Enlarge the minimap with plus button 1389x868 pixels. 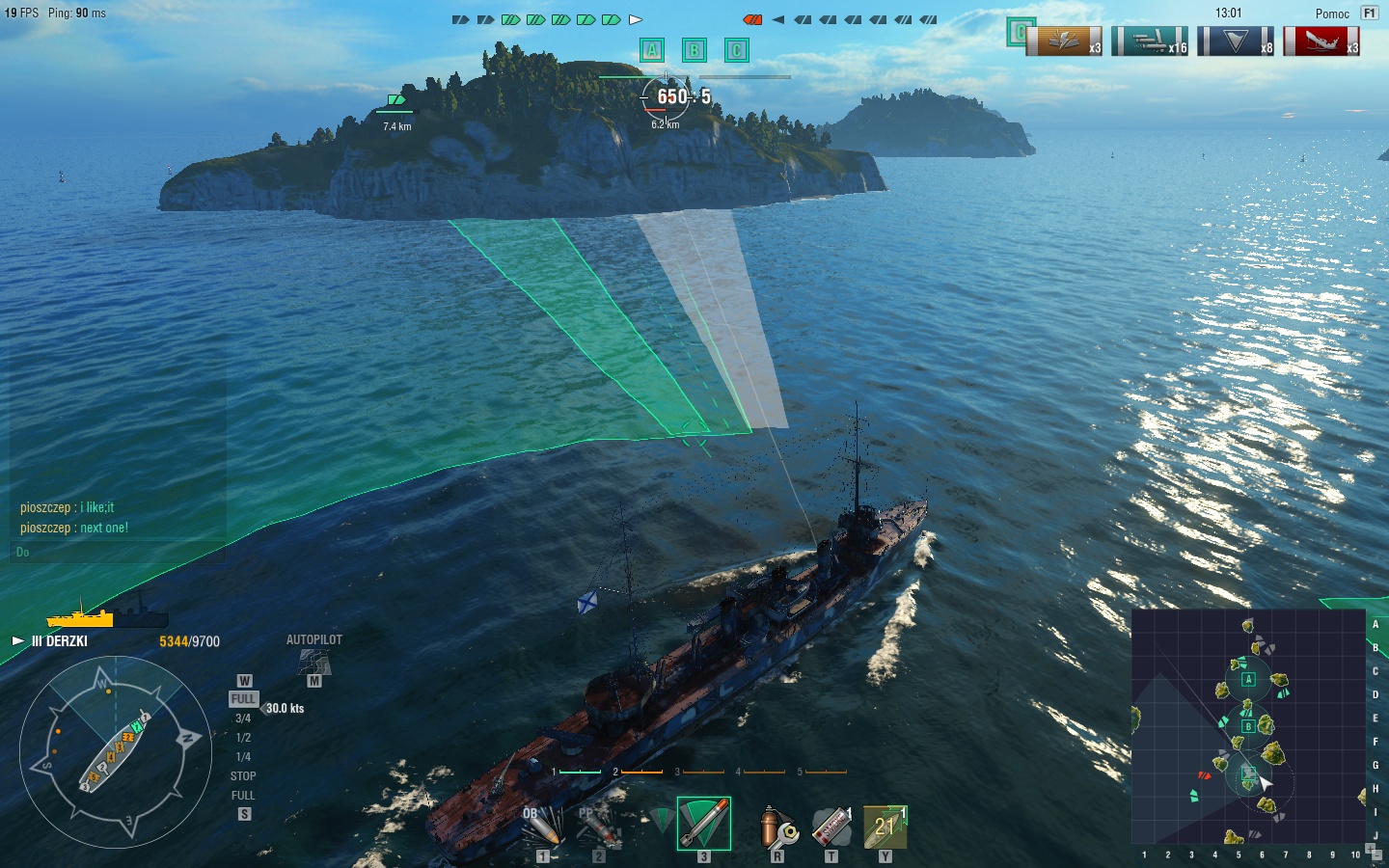pyautogui.click(x=1370, y=850)
